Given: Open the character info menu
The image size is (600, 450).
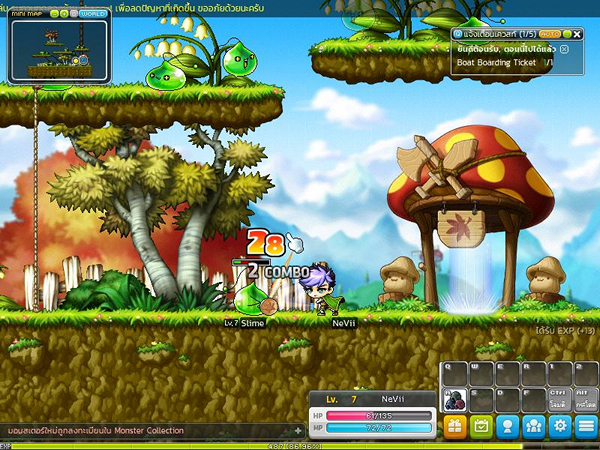Looking at the screenshot, I should click(x=507, y=426).
